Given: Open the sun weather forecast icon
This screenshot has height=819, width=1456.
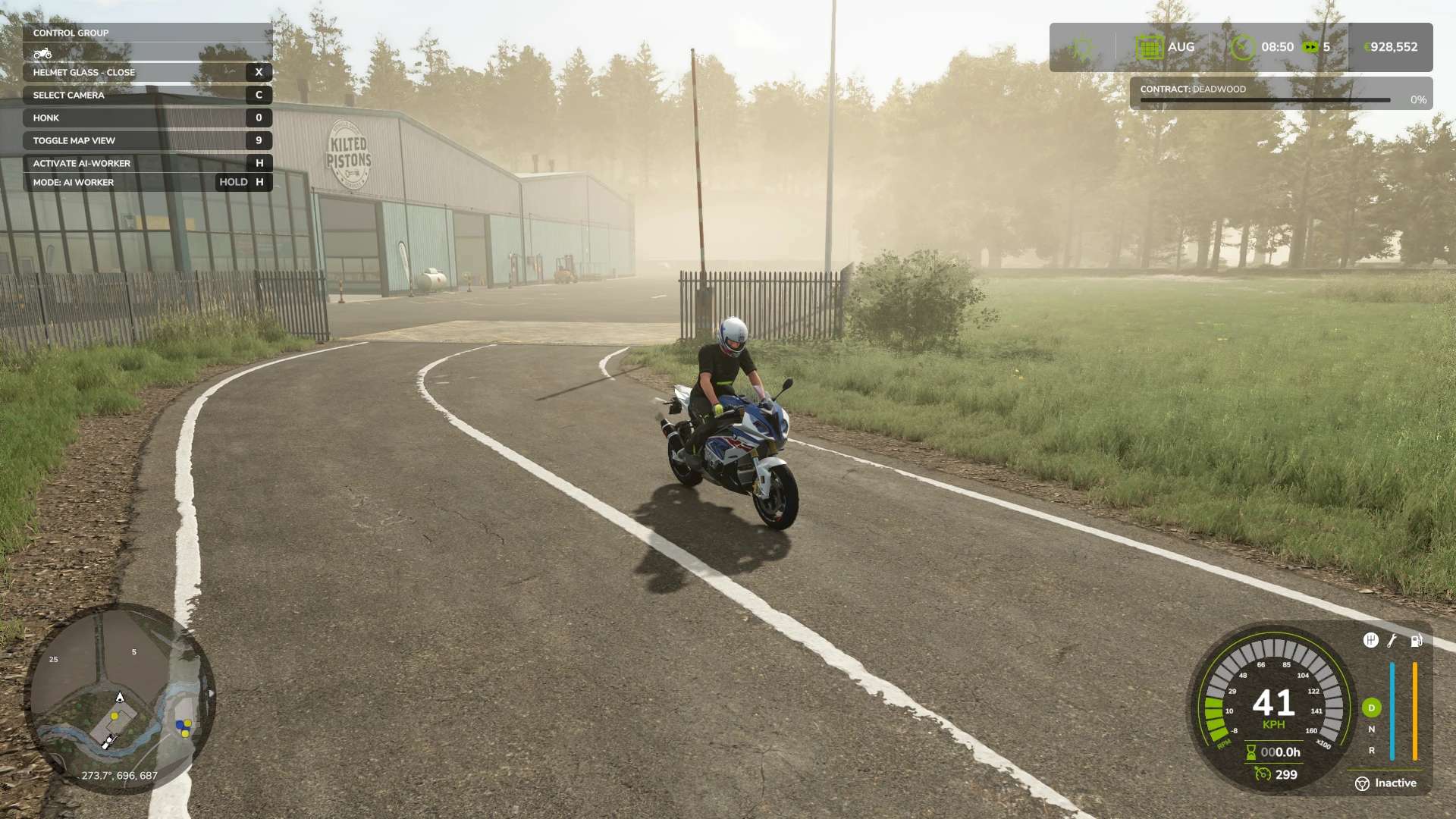Looking at the screenshot, I should point(1083,48).
